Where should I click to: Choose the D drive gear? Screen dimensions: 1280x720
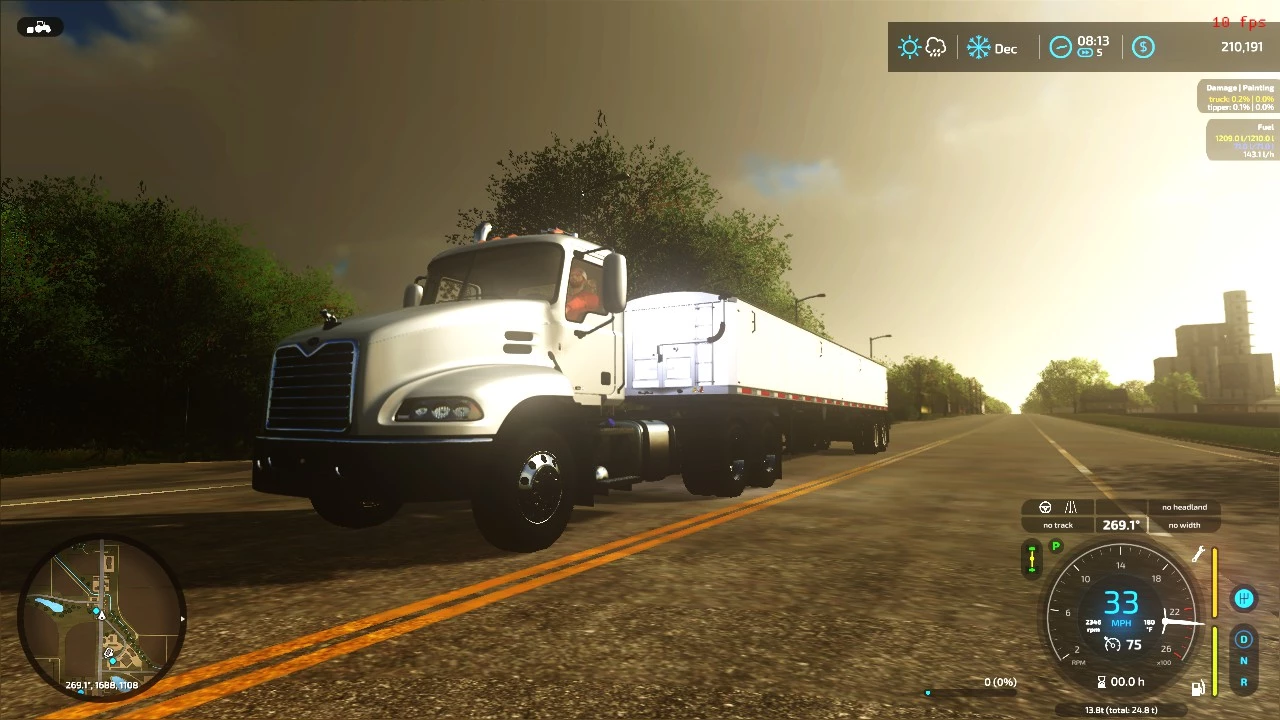coord(1244,639)
